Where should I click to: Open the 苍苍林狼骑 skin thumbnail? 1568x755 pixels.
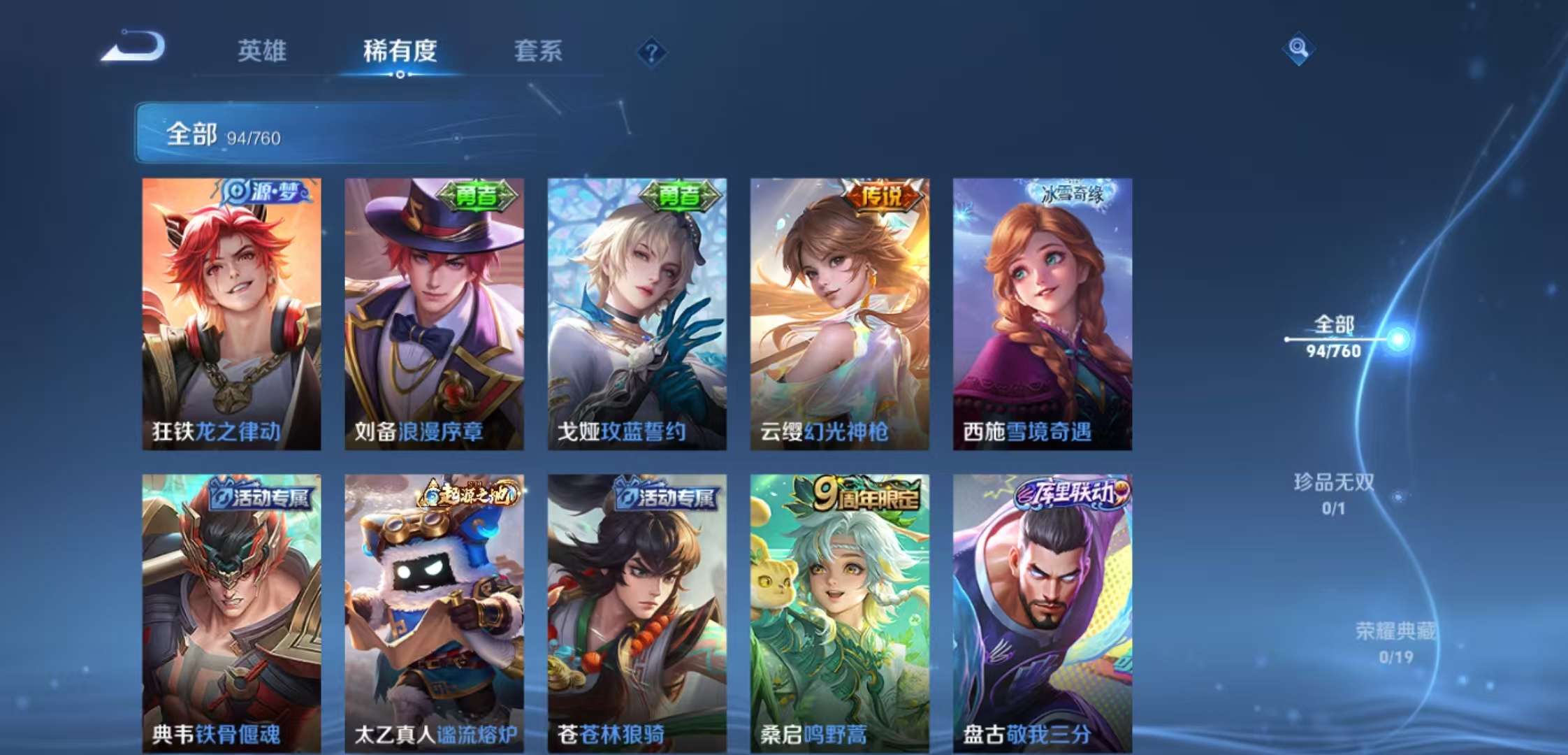click(x=638, y=615)
